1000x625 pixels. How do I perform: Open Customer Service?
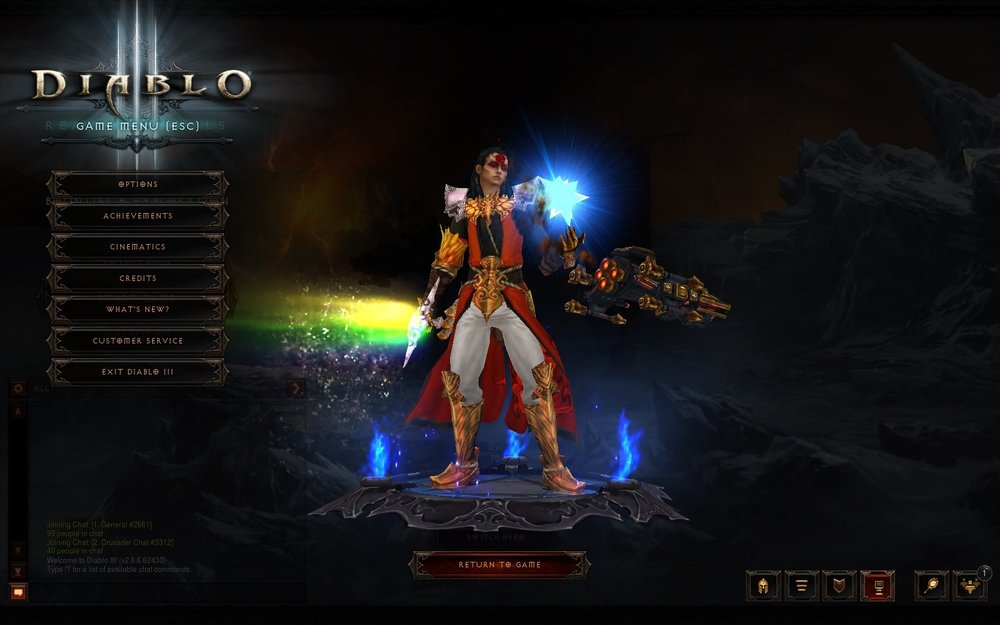(138, 341)
